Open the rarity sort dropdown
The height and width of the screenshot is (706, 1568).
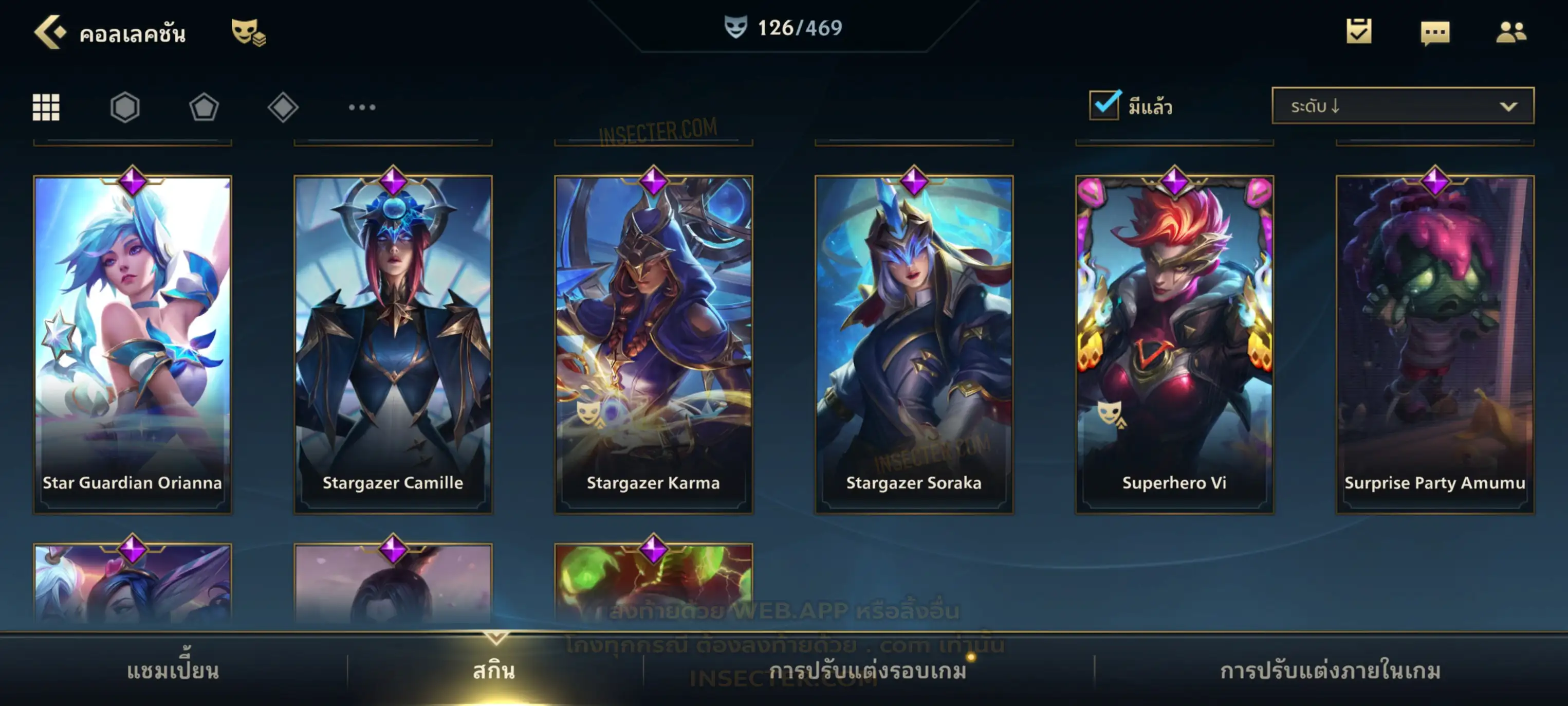click(1402, 106)
